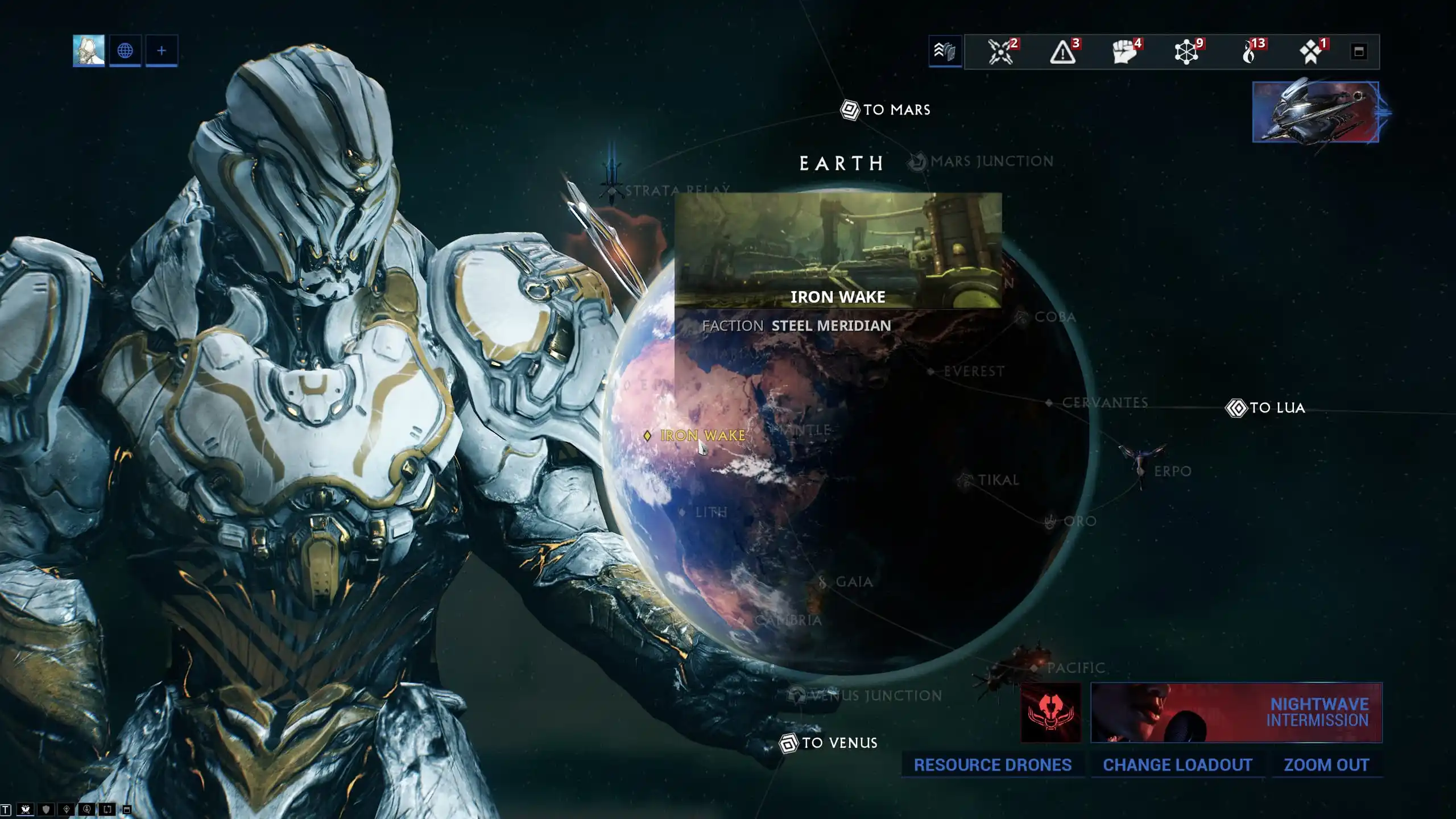This screenshot has width=1456, height=819.
Task: Show the warning triangle alerts tab
Action: tap(1062, 52)
